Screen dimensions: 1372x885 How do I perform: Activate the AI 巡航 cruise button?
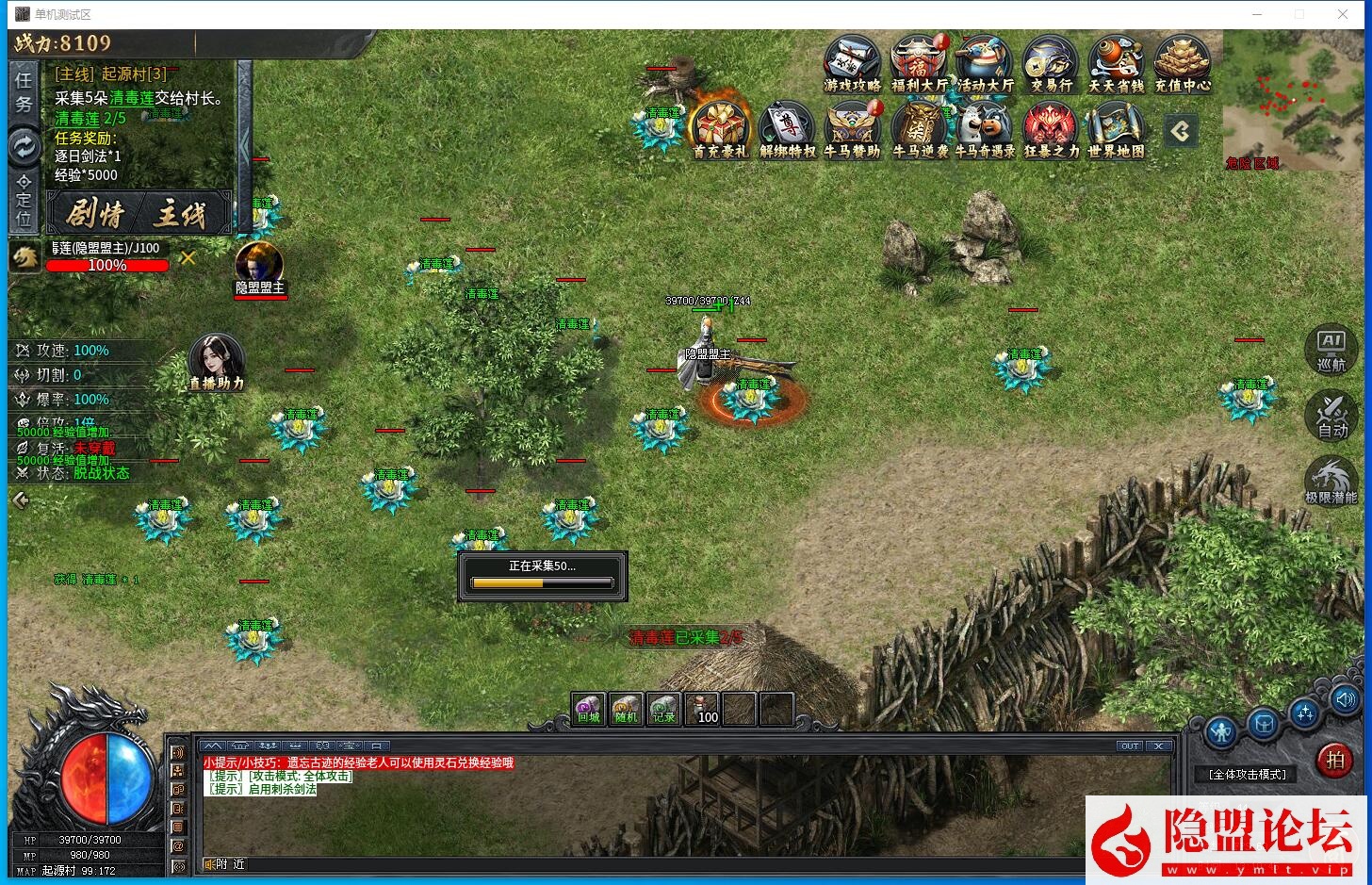(x=1331, y=349)
